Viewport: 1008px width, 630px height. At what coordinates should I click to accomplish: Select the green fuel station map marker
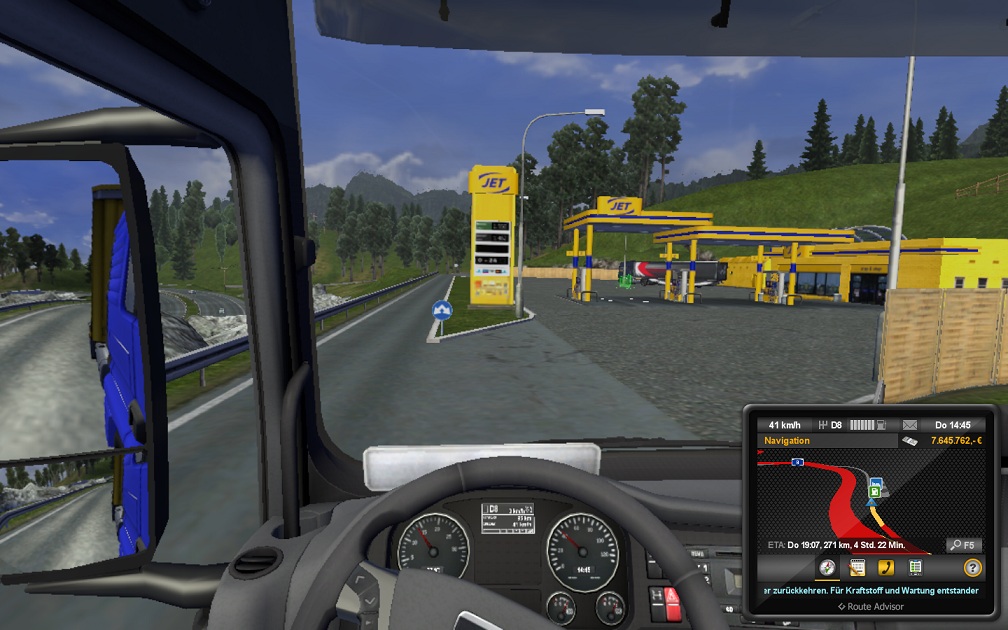pos(876,491)
